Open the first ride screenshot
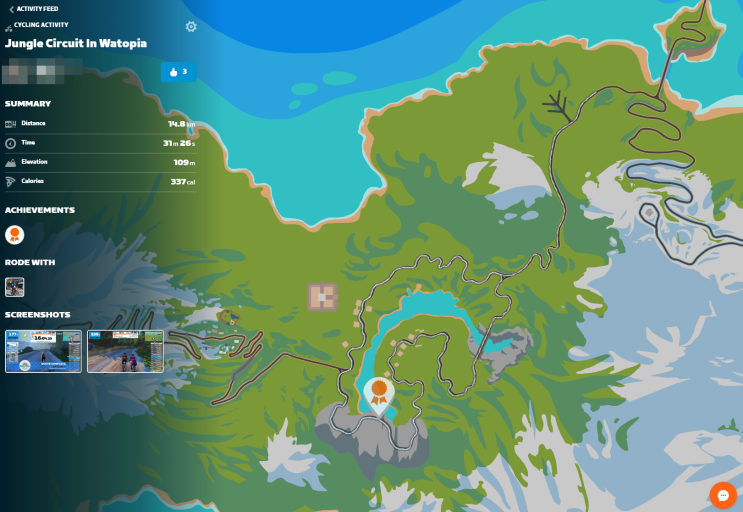Image resolution: width=743 pixels, height=512 pixels. (43, 351)
